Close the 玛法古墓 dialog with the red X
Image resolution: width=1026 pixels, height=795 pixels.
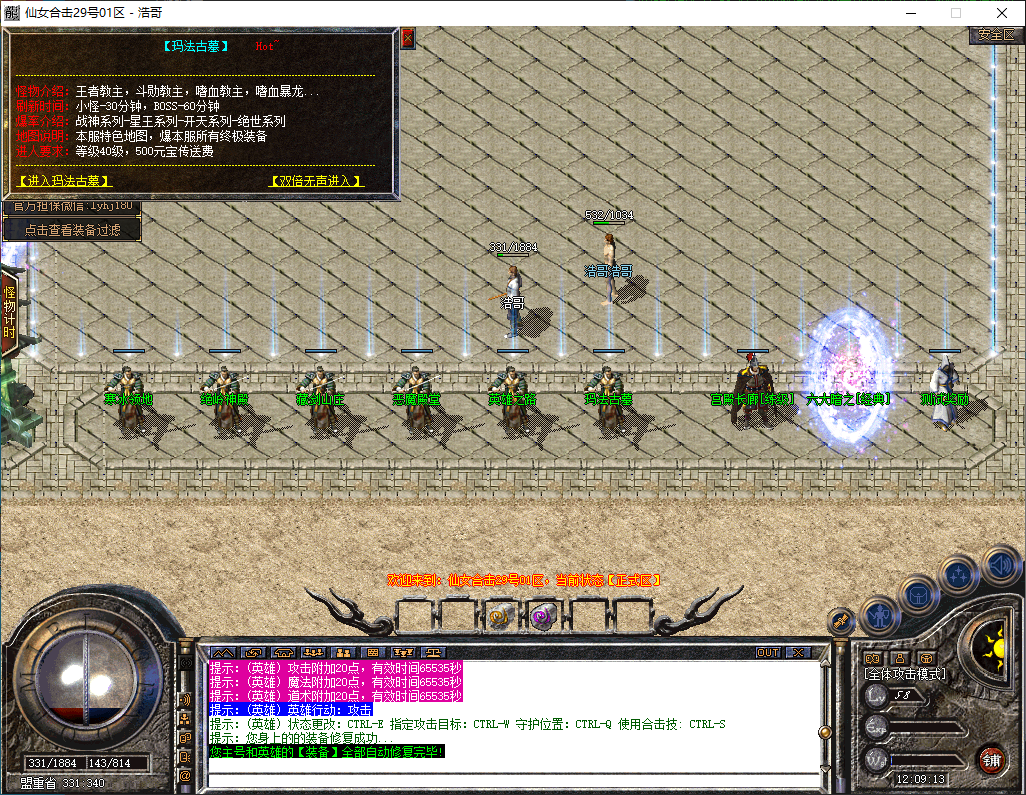click(x=407, y=39)
